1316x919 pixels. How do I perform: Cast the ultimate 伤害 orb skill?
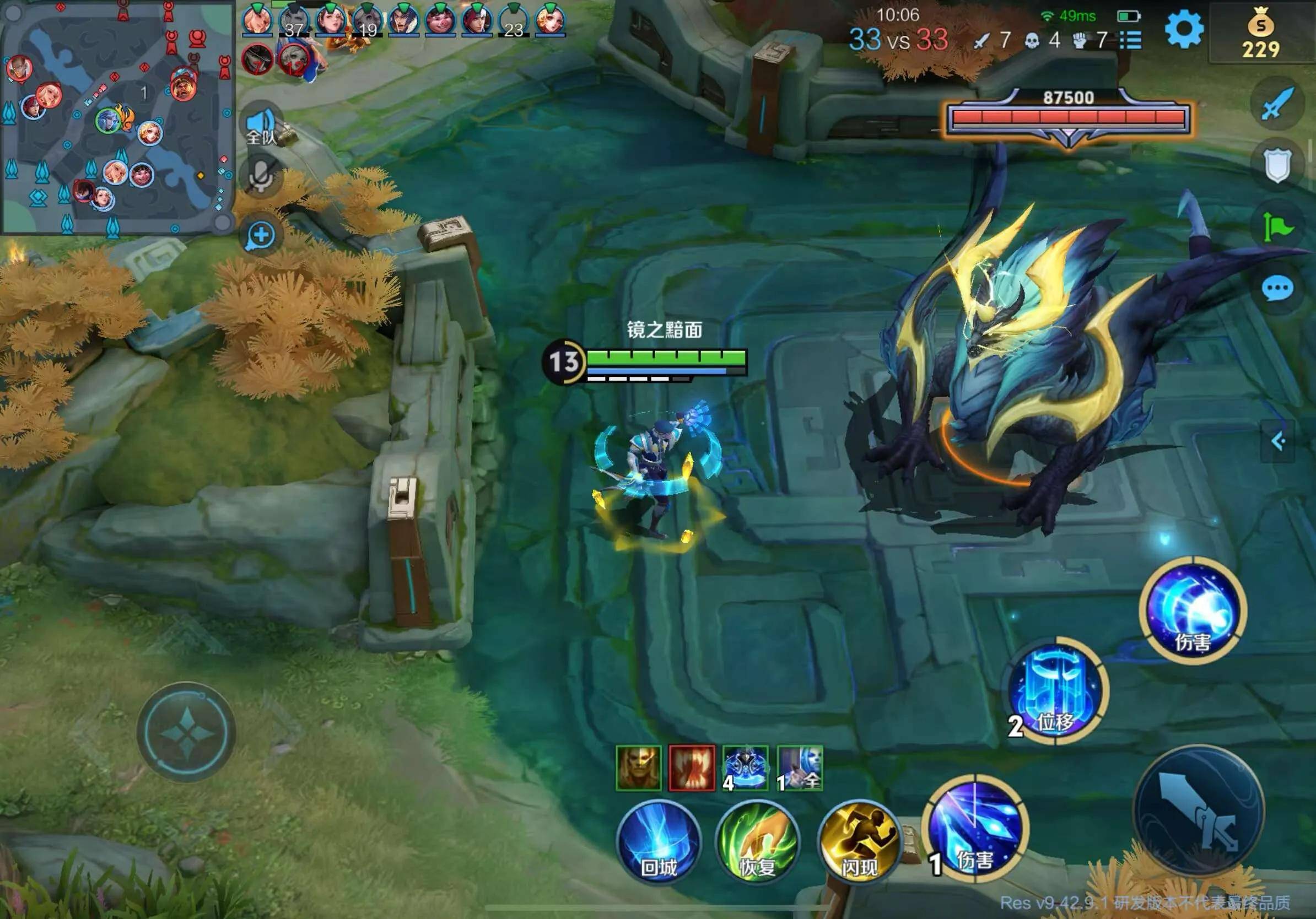[x=1194, y=609]
